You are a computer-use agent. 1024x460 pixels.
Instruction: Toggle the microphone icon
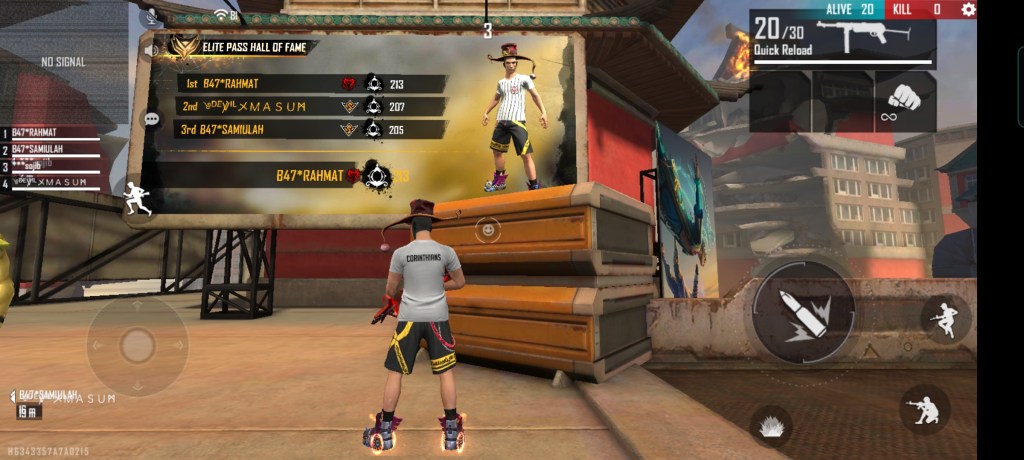152,15
